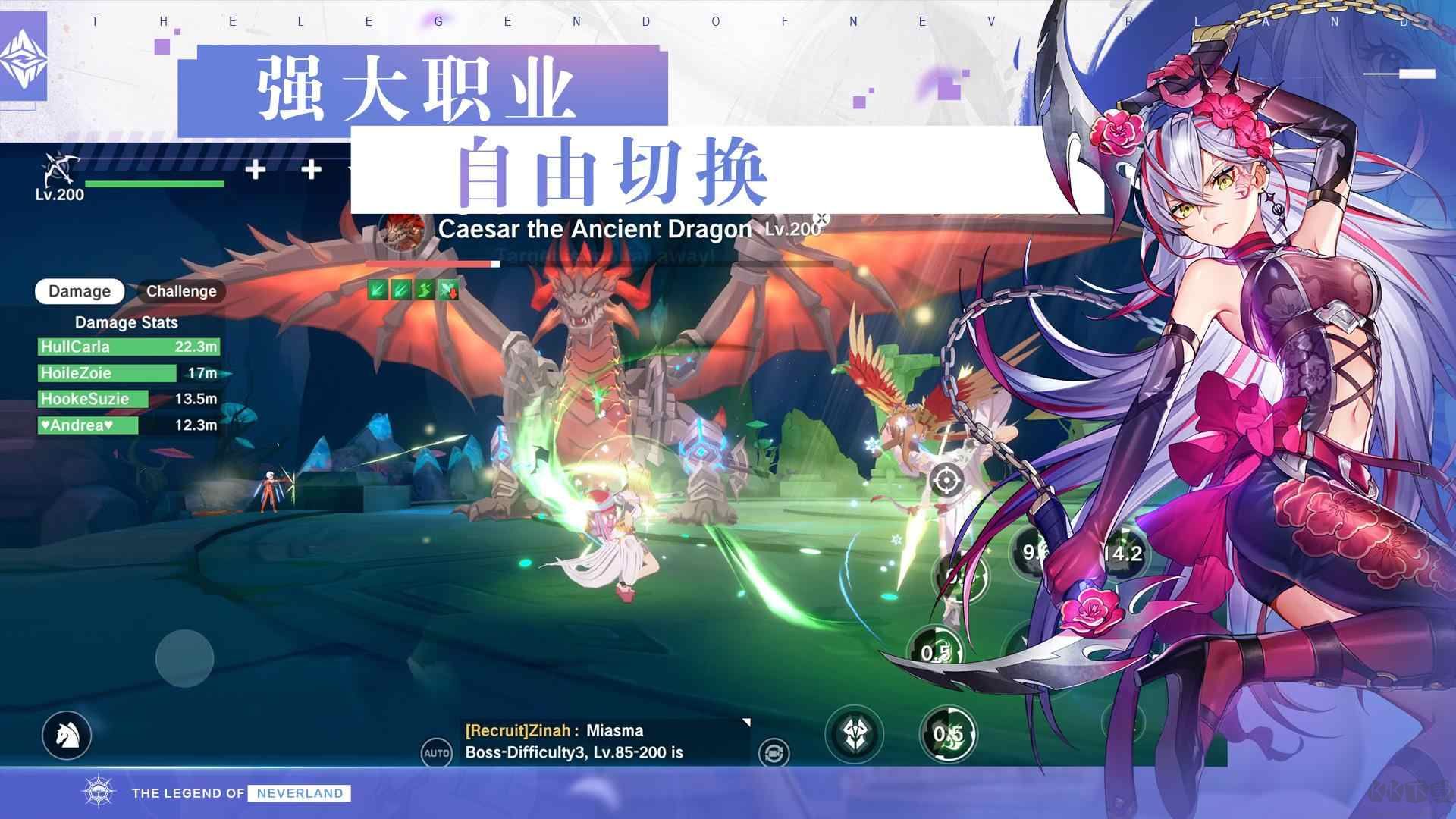1456x819 pixels.
Task: Stay on the Damage tab
Action: [x=79, y=291]
